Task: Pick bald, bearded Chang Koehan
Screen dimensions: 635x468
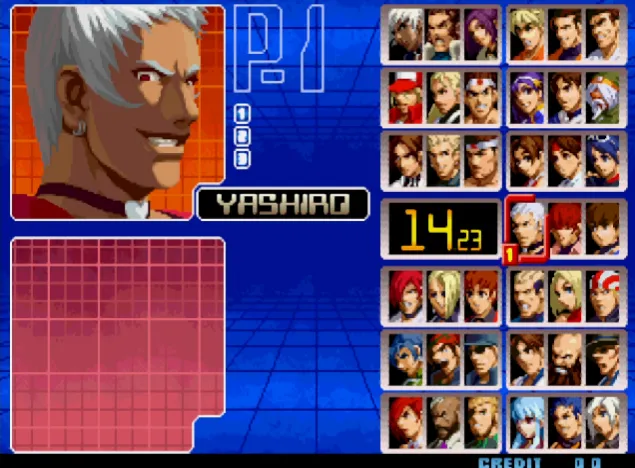Action: (564, 357)
